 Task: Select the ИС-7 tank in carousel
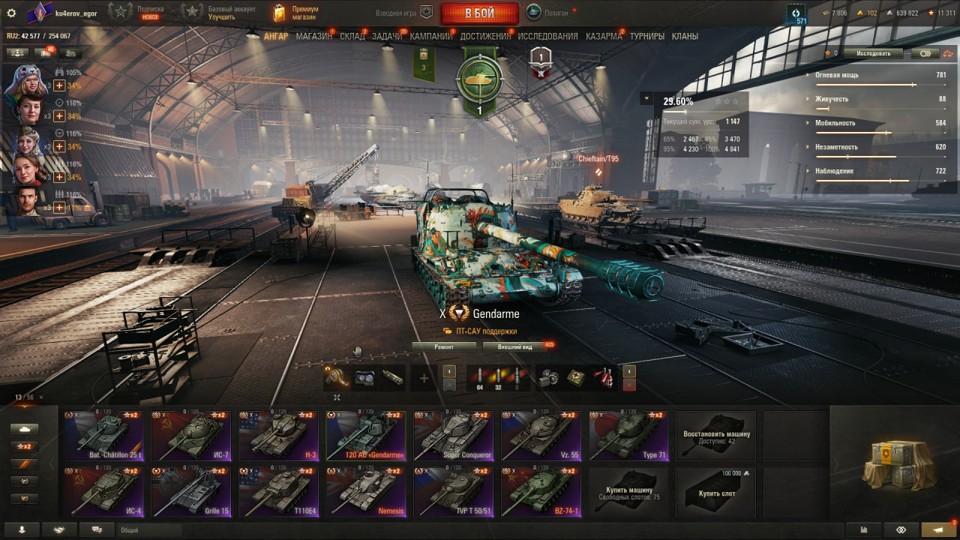tap(192, 435)
